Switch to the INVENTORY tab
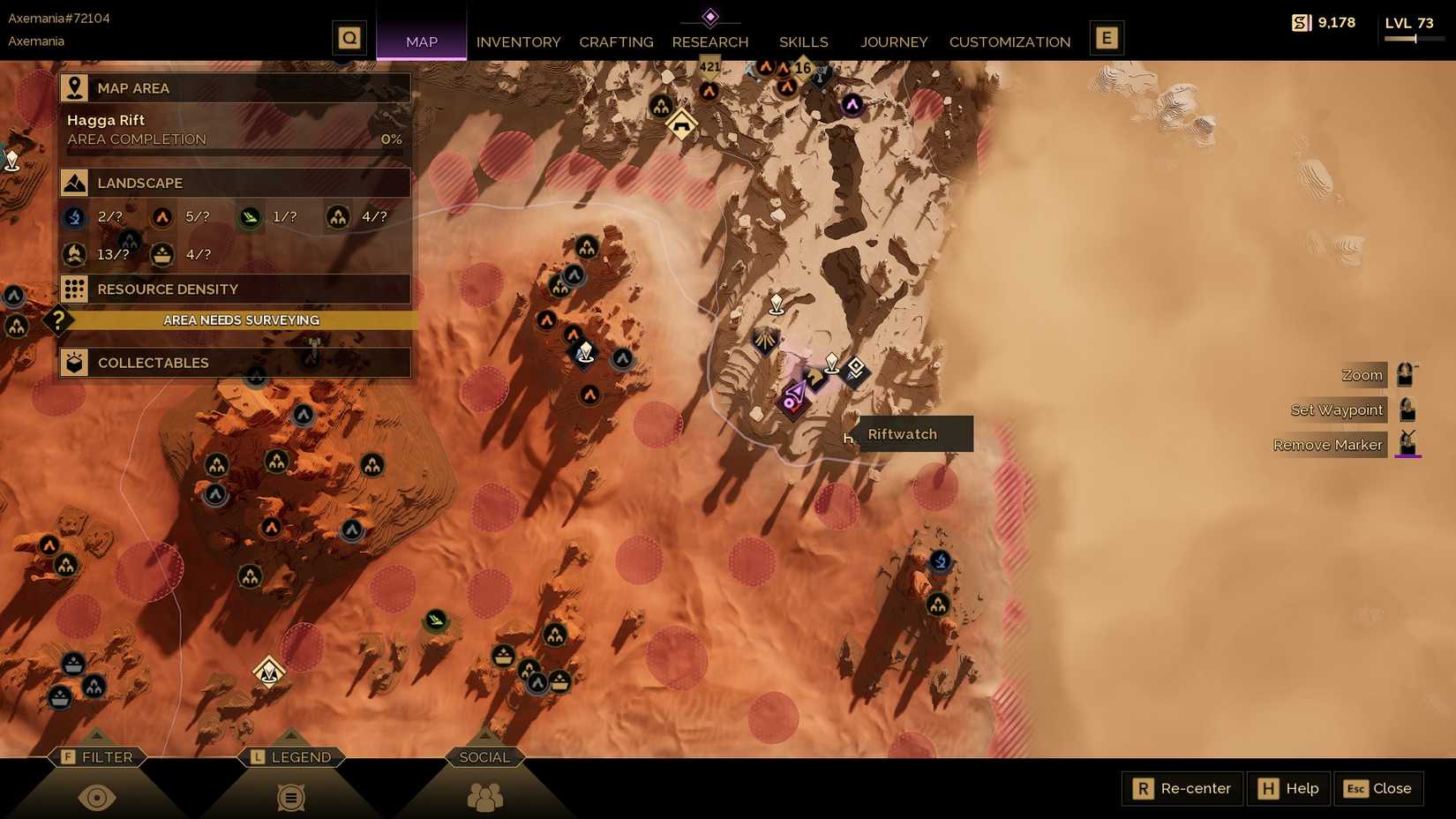 pos(518,41)
